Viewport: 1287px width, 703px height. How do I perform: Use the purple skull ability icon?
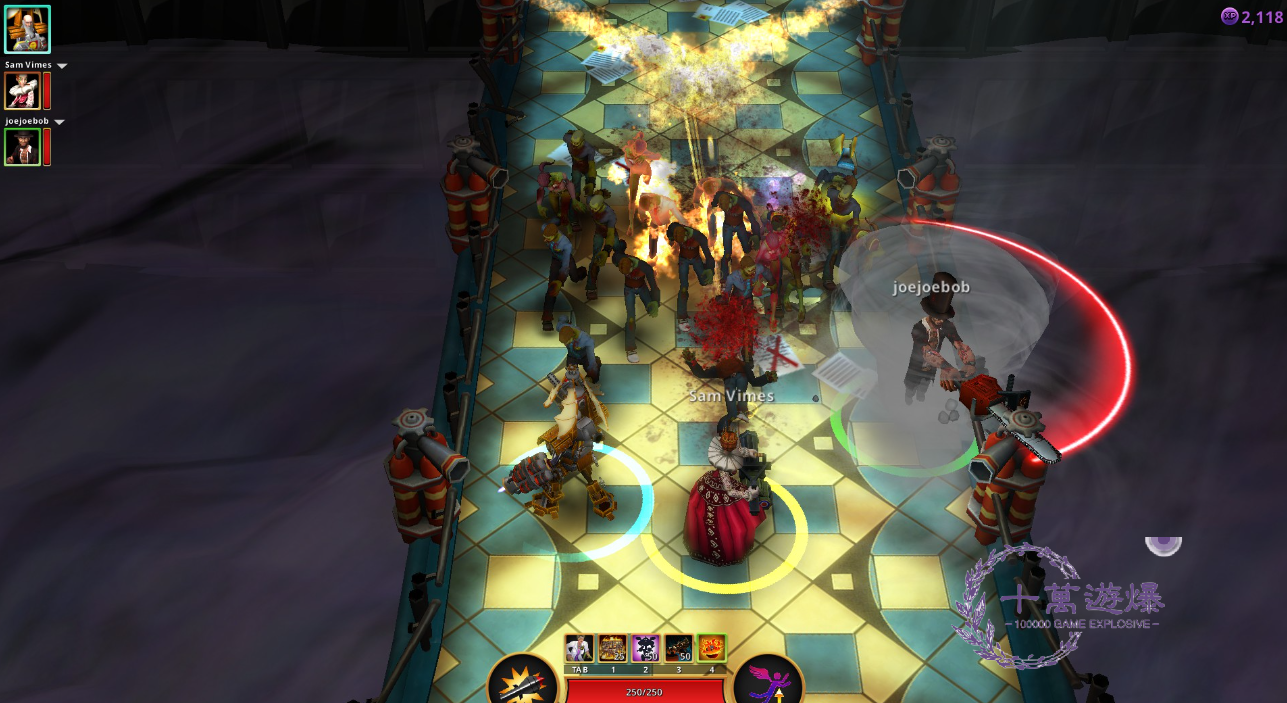coord(645,648)
